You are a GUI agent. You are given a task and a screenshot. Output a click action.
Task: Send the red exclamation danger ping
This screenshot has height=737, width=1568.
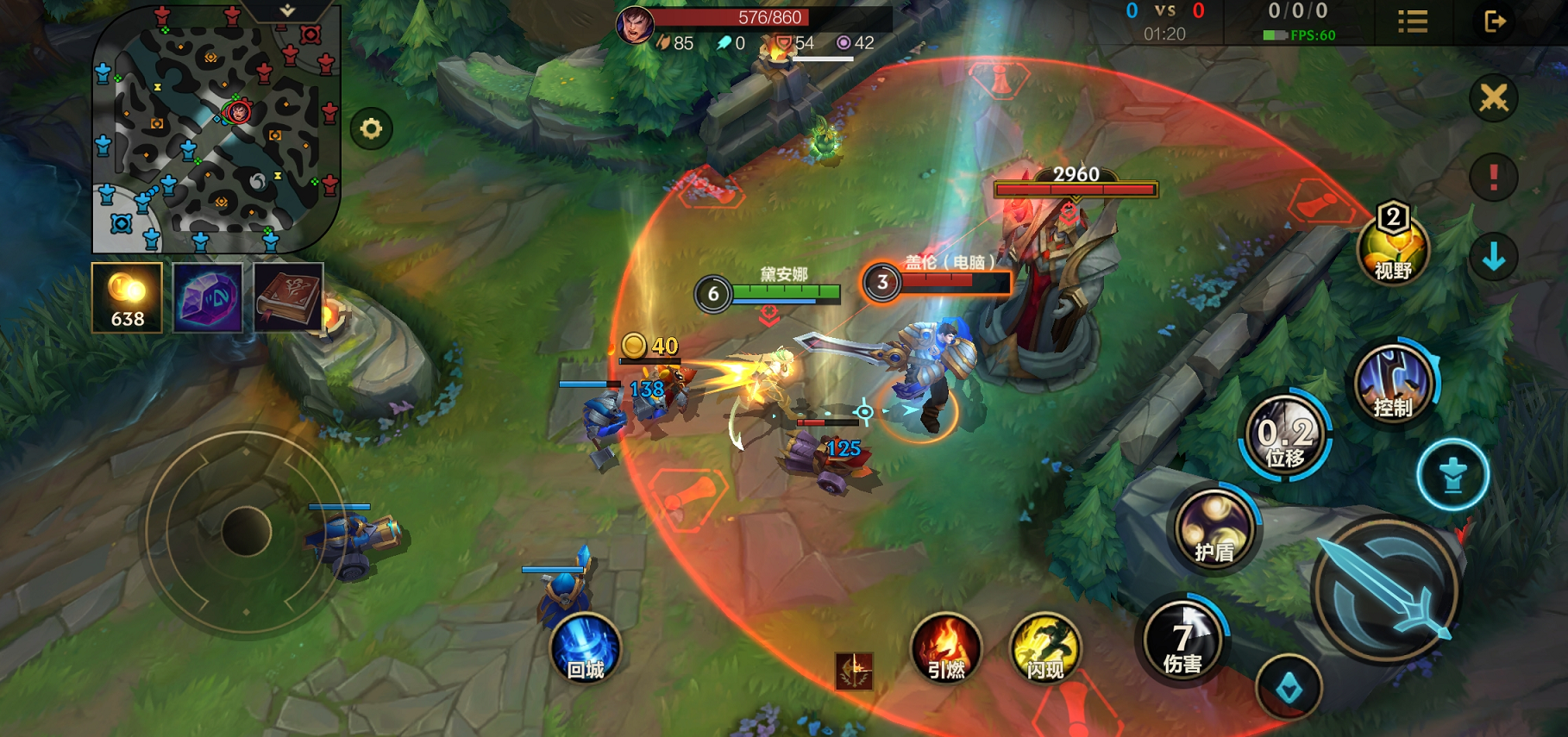tap(1494, 178)
